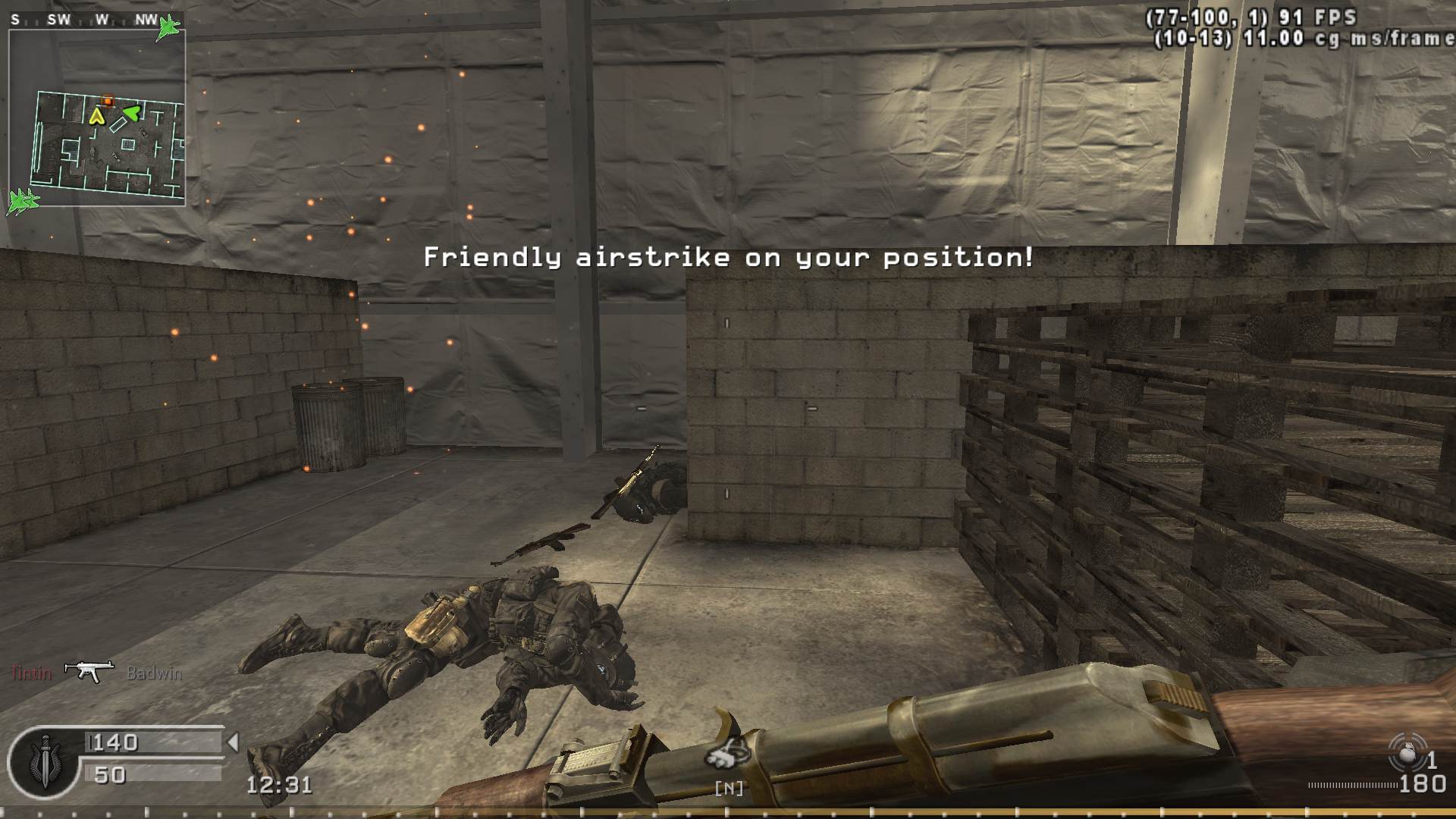This screenshot has width=1456, height=819.
Task: Select the night vision goggles icon
Action: pos(726,754)
